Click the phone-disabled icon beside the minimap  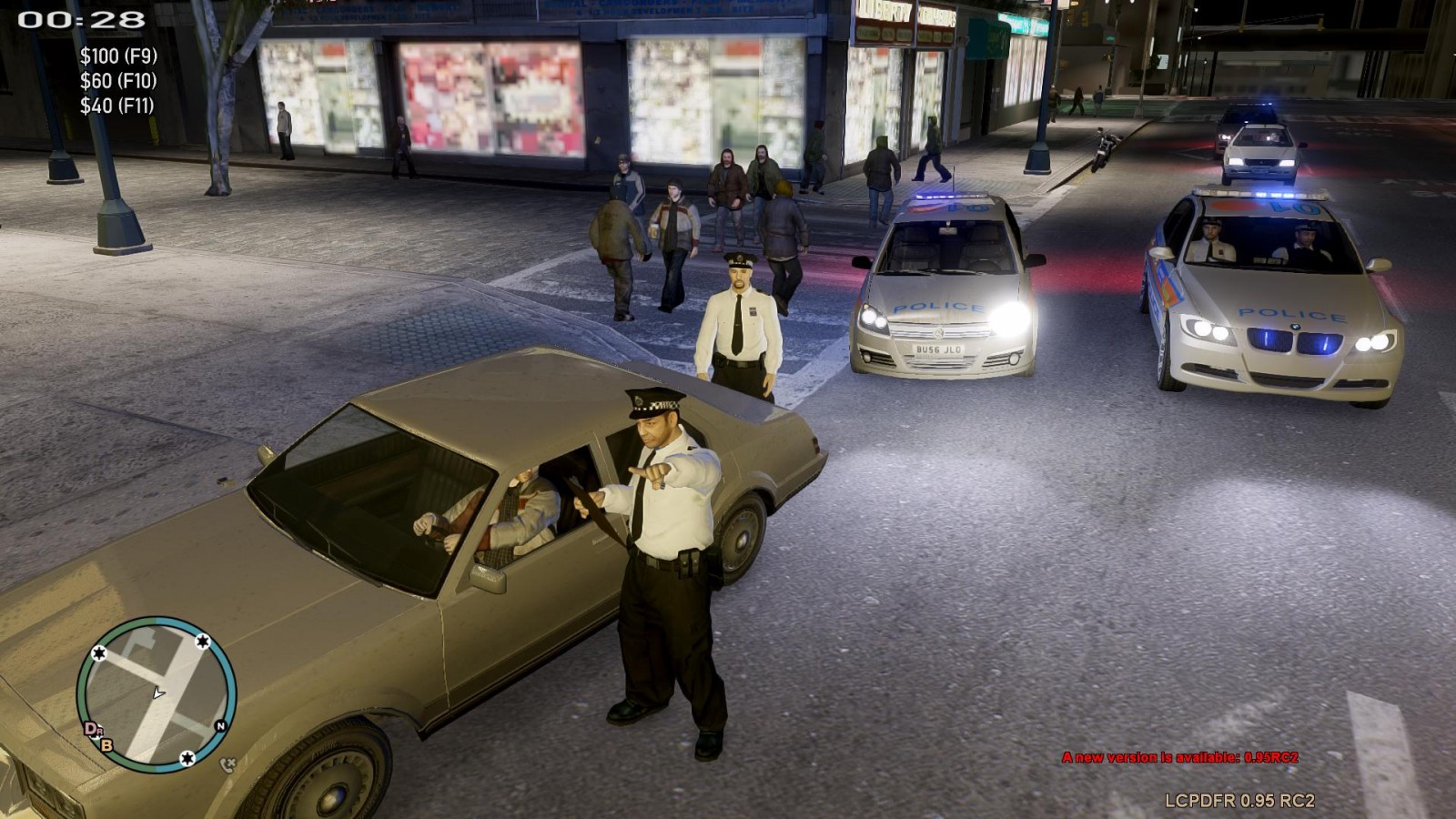tap(227, 764)
